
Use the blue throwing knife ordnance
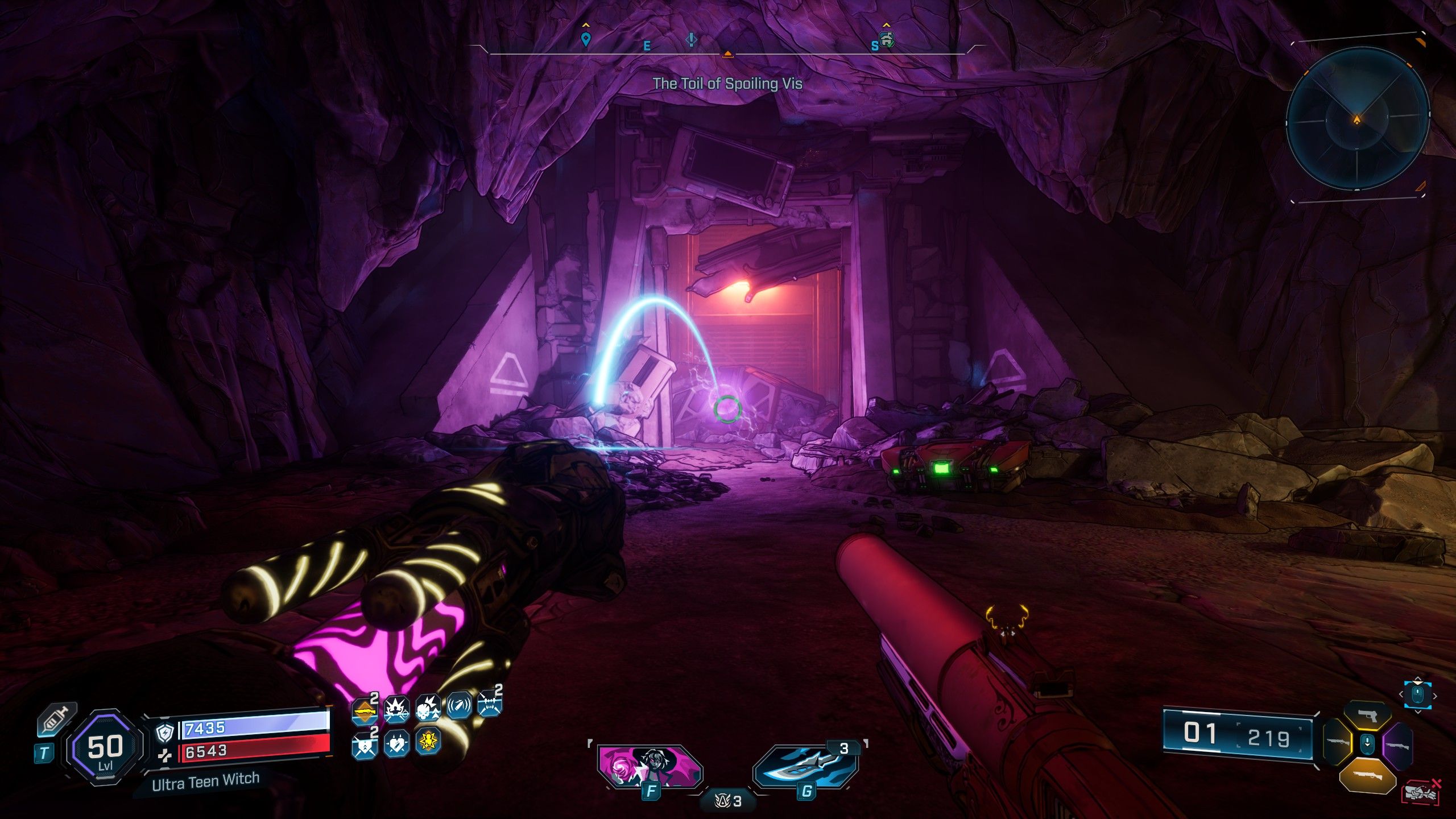pyautogui.click(x=805, y=766)
